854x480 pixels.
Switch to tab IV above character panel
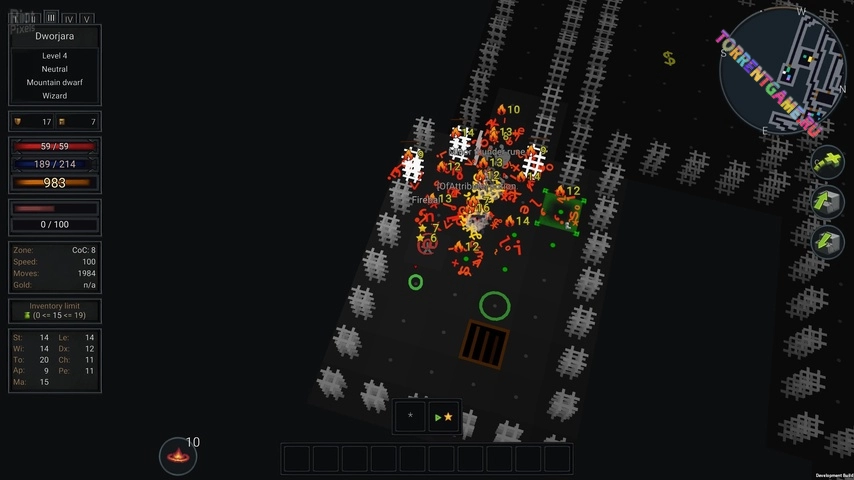68,18
